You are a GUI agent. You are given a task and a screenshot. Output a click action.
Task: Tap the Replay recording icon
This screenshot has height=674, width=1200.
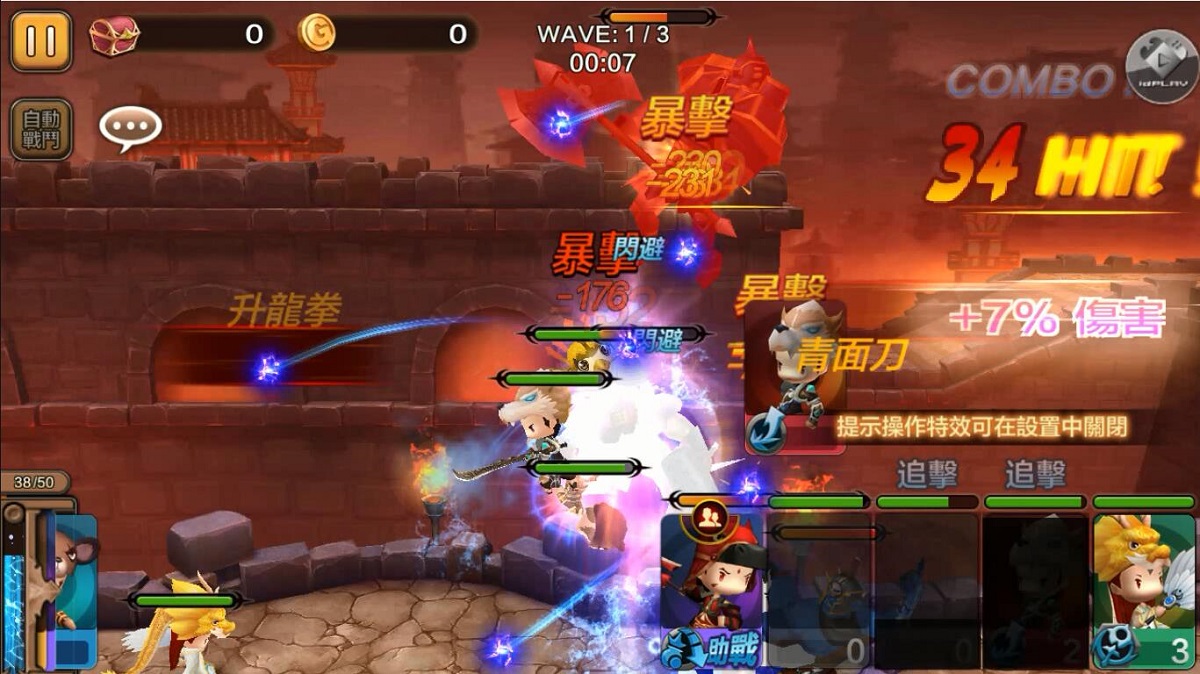pos(1161,67)
